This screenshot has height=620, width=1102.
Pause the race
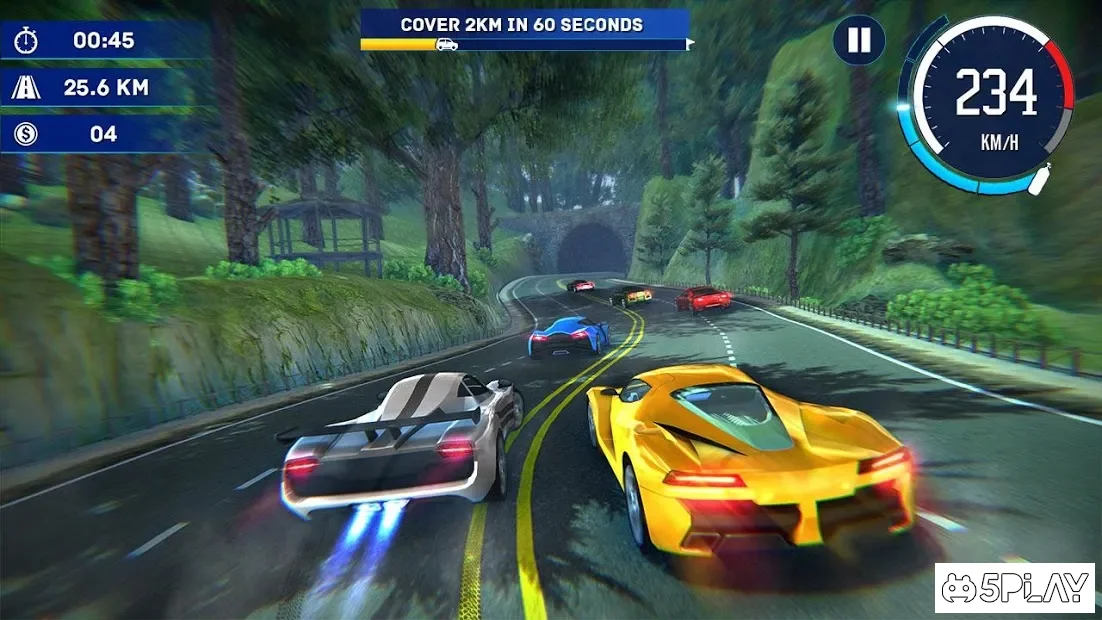859,41
